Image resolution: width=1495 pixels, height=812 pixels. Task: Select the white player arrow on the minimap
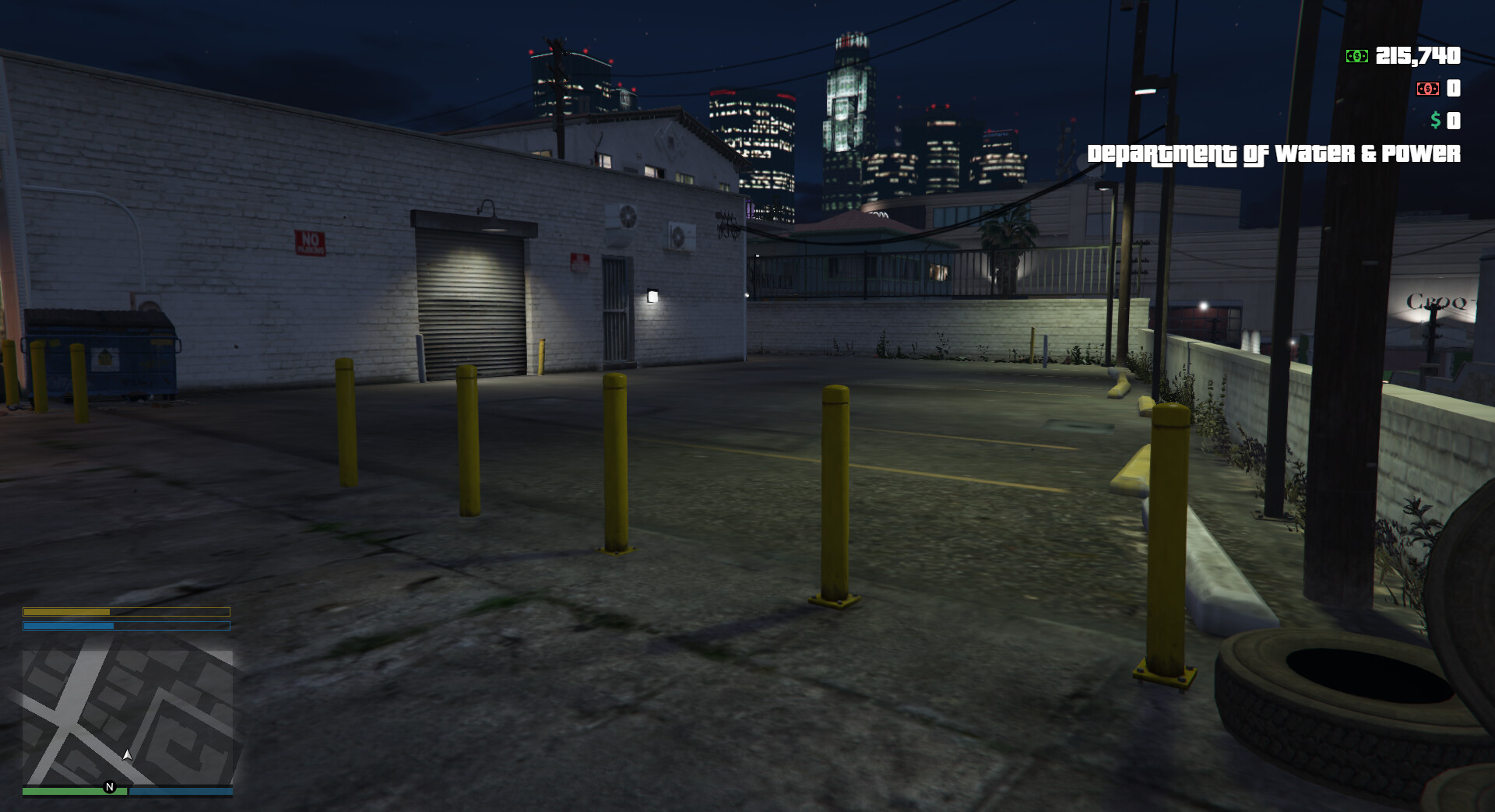coord(126,754)
